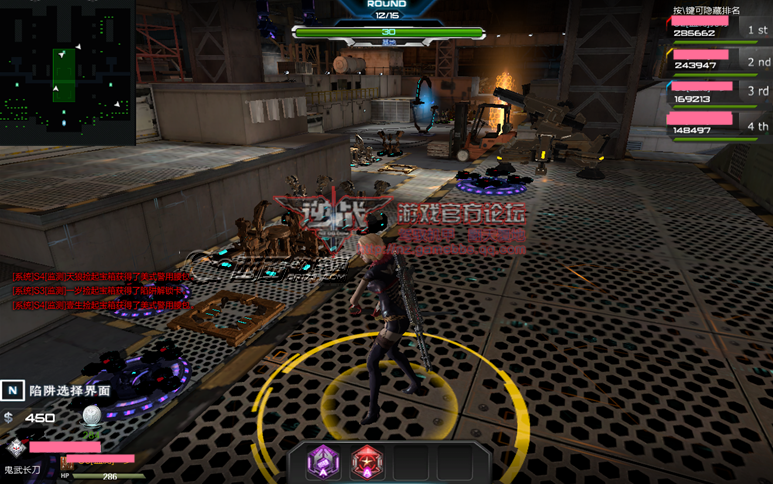Click the skull character portrait icon
This screenshot has width=773, height=484.
[x=15, y=448]
